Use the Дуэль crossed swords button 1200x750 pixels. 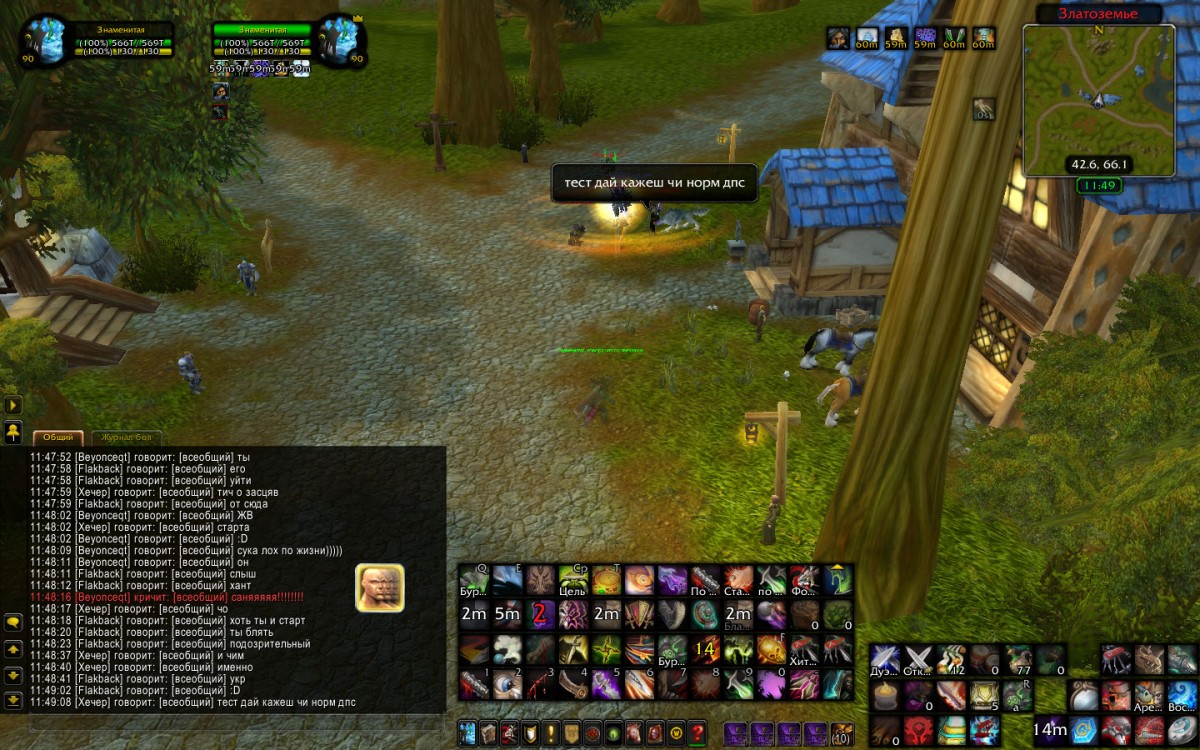coord(885,659)
